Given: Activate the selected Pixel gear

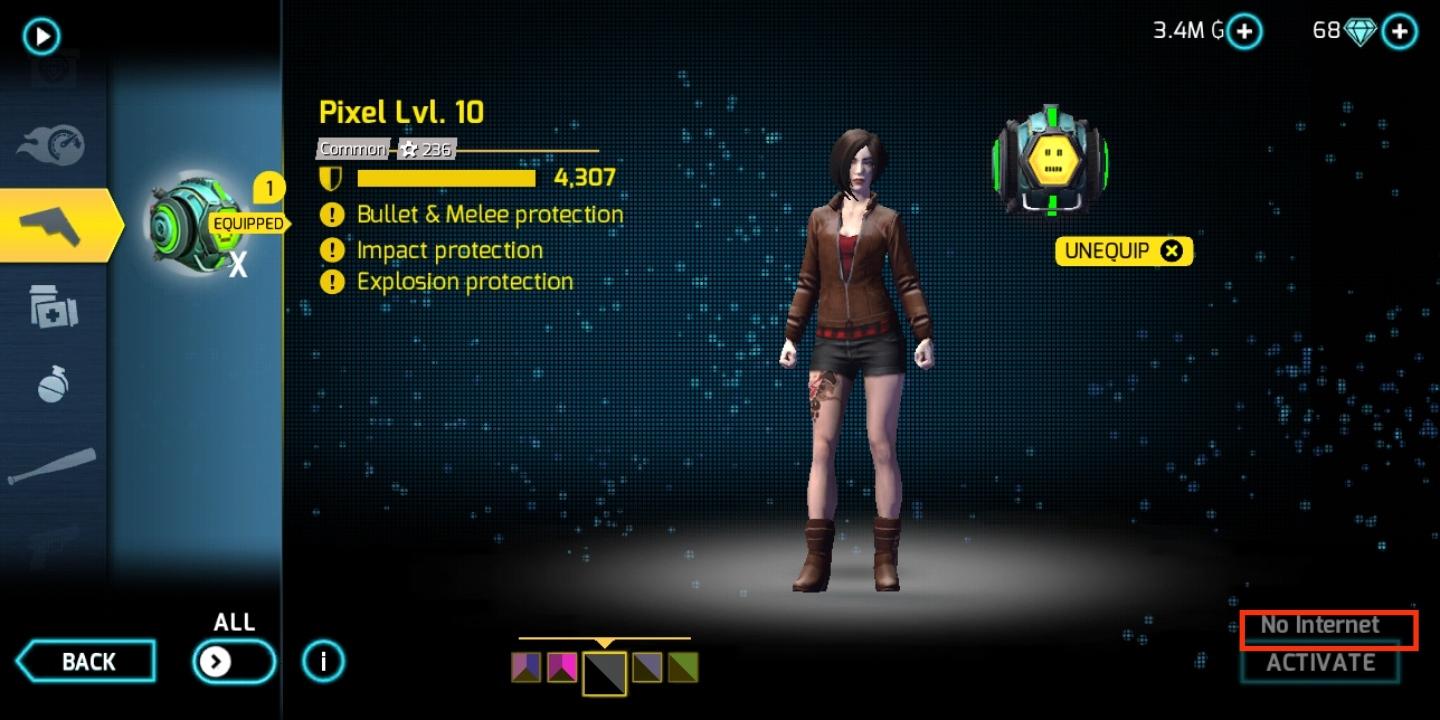Looking at the screenshot, I should coord(1320,663).
